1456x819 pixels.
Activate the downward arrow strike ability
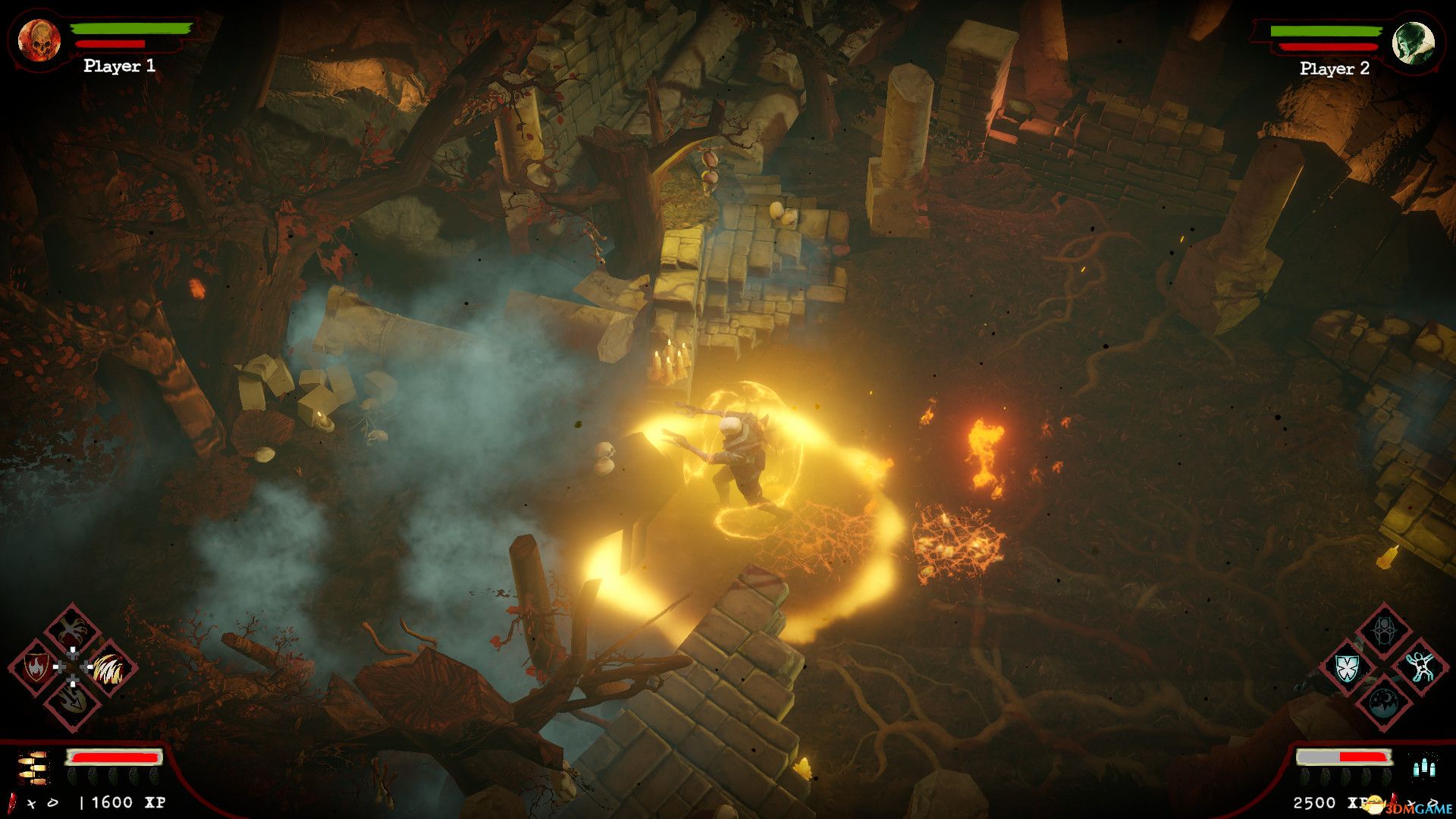click(x=73, y=703)
